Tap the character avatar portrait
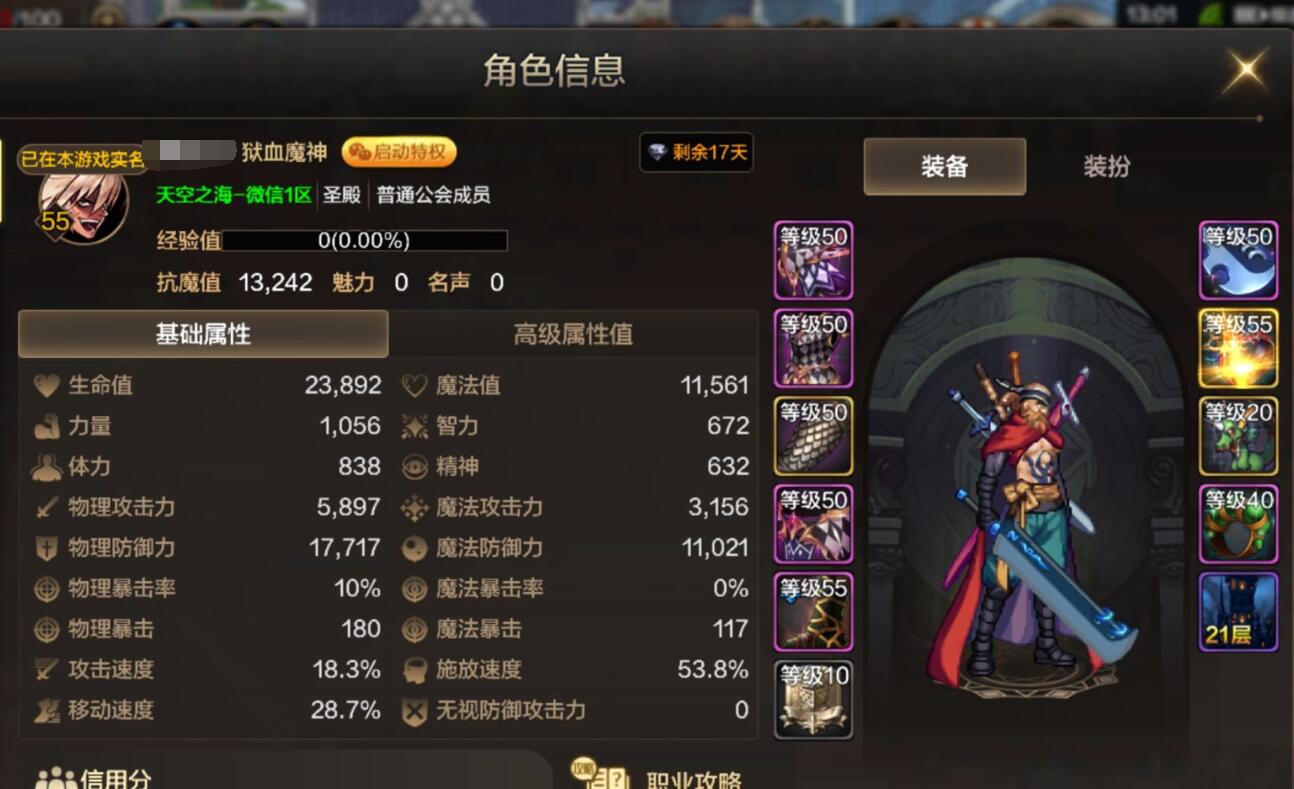 tap(80, 200)
